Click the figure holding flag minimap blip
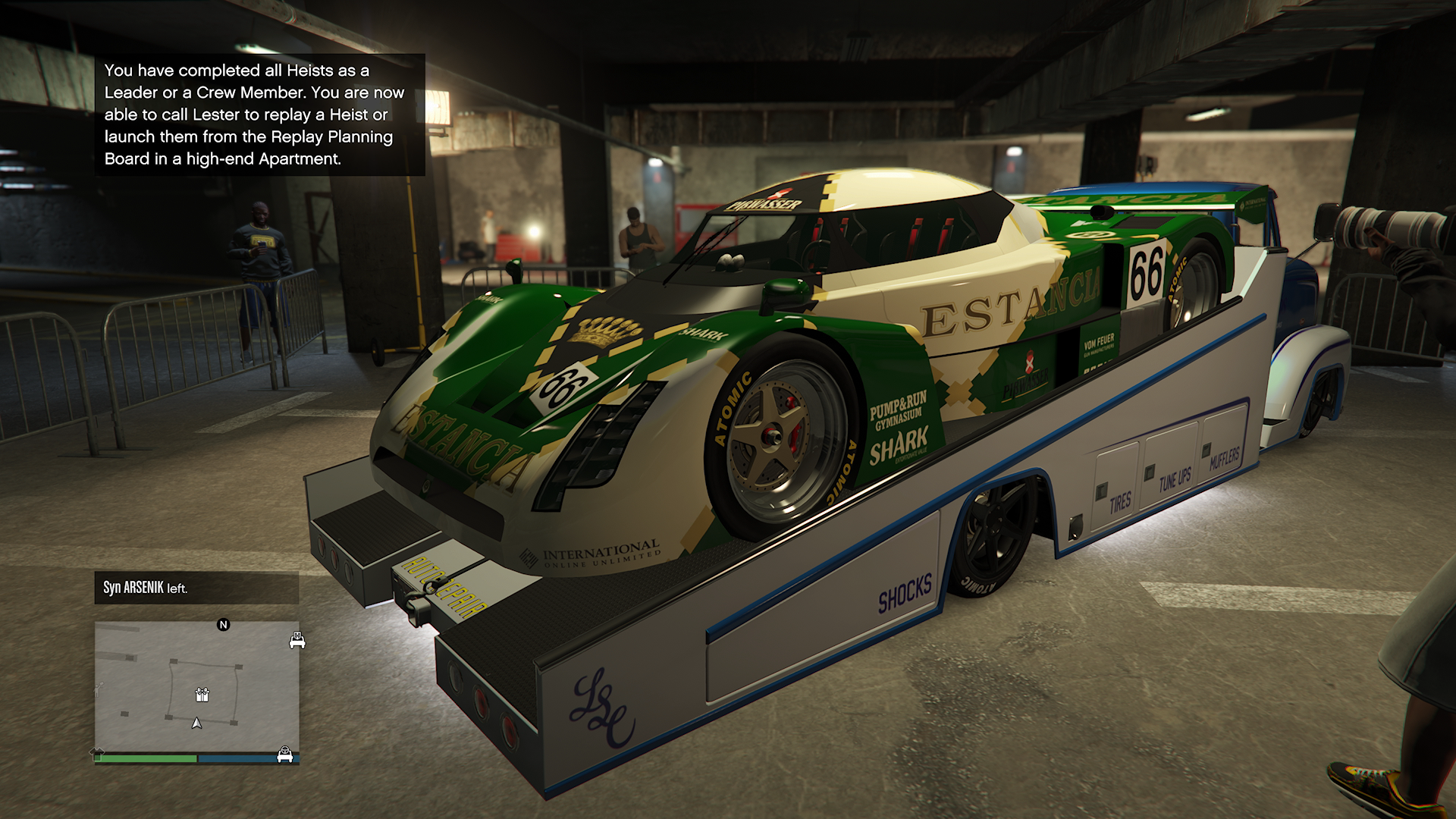 pos(98,690)
